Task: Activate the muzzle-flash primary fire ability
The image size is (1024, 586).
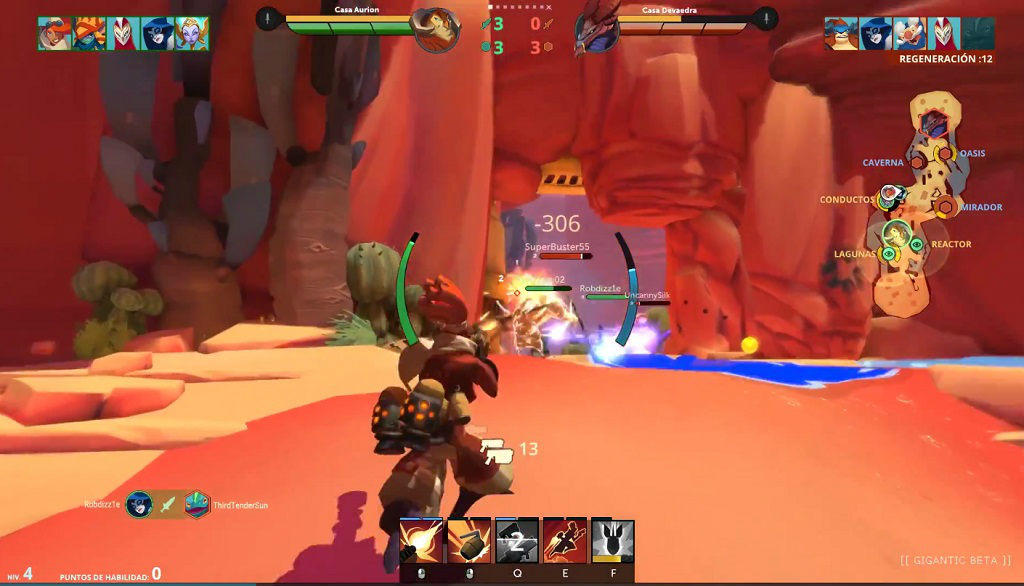Action: point(421,541)
